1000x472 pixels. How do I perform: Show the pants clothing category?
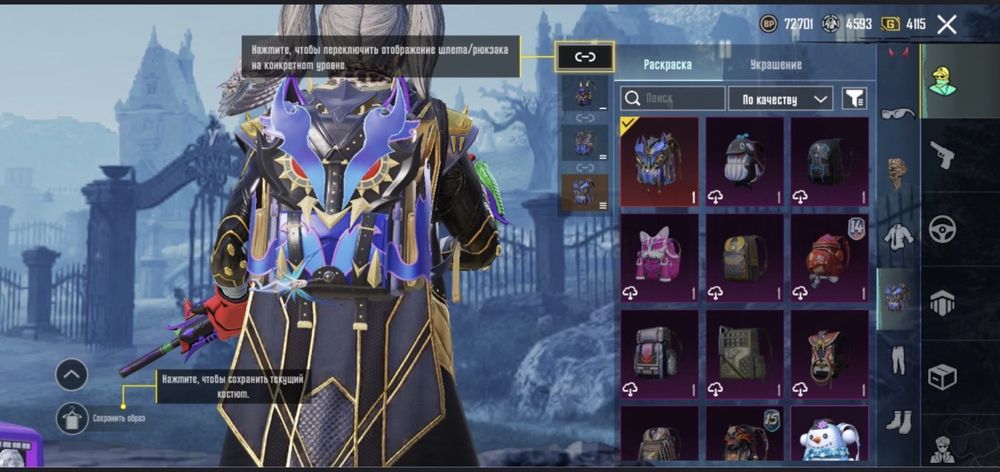pyautogui.click(x=897, y=357)
